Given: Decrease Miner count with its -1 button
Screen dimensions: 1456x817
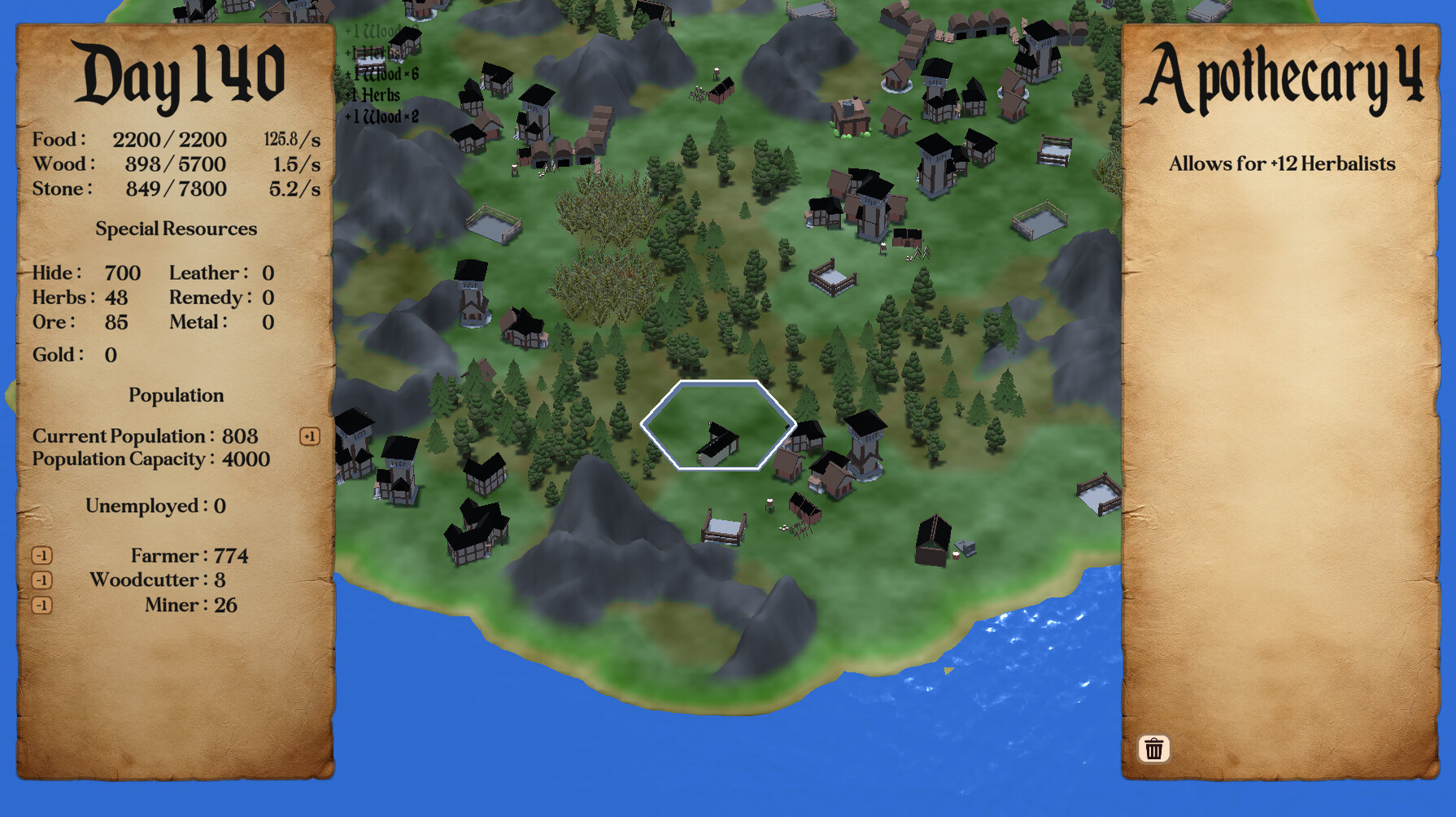Looking at the screenshot, I should pyautogui.click(x=42, y=605).
